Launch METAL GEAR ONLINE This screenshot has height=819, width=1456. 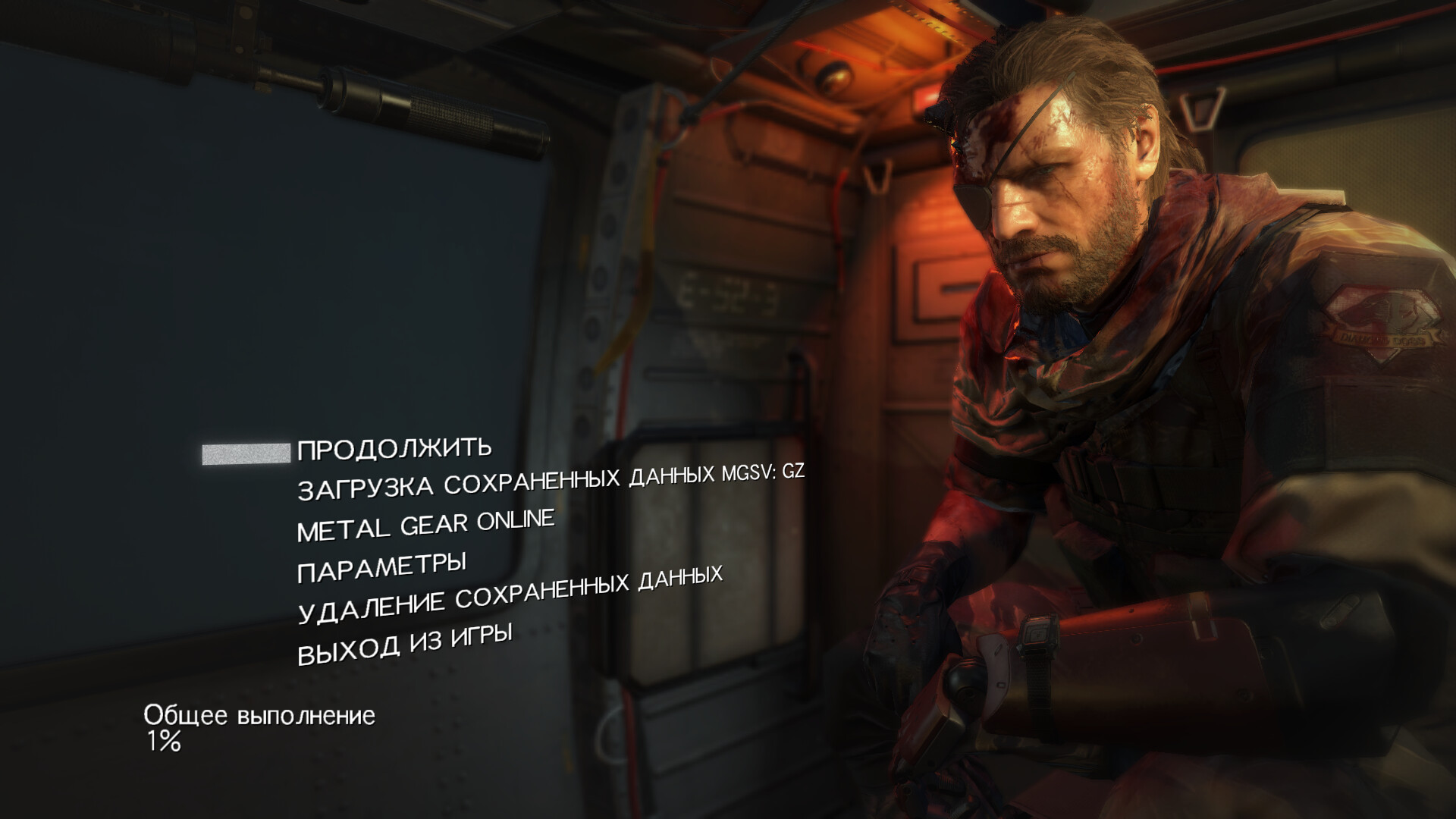point(425,525)
